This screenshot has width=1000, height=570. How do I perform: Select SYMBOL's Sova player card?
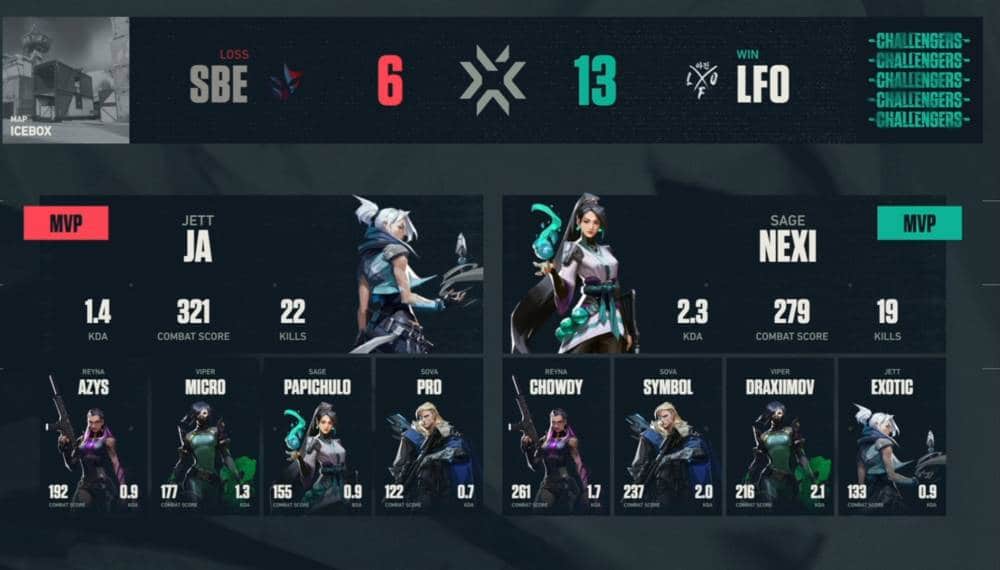click(668, 437)
